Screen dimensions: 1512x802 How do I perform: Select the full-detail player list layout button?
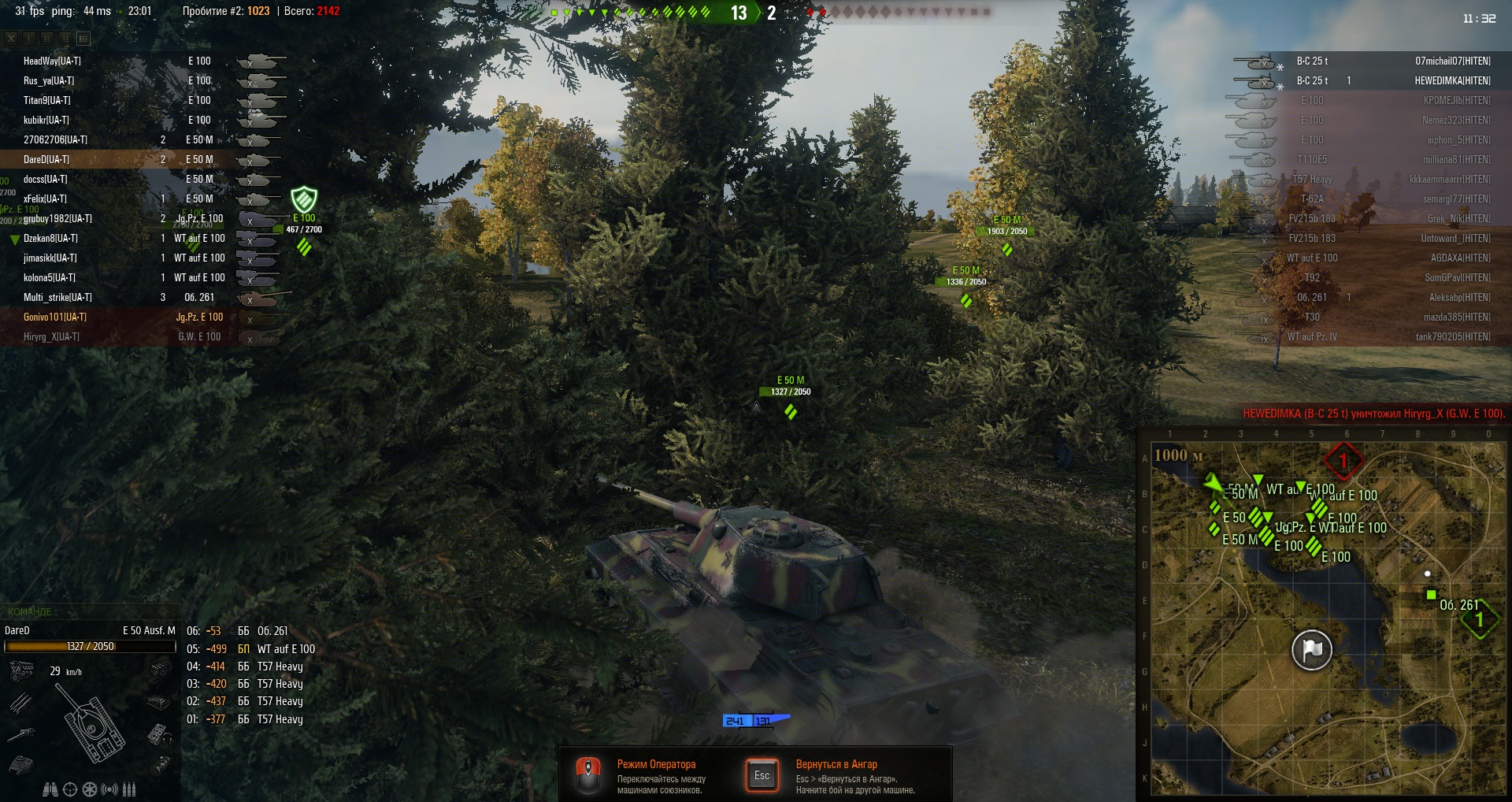point(83,38)
